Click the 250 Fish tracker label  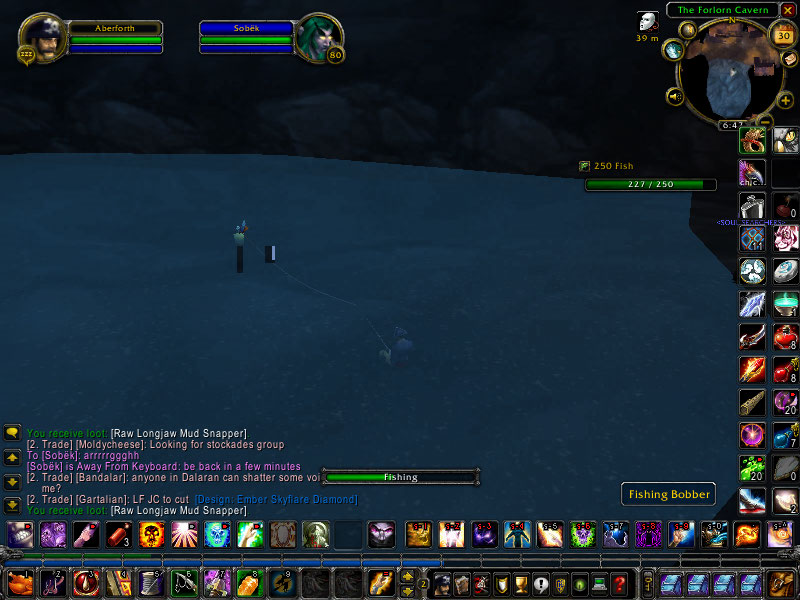pyautogui.click(x=613, y=166)
